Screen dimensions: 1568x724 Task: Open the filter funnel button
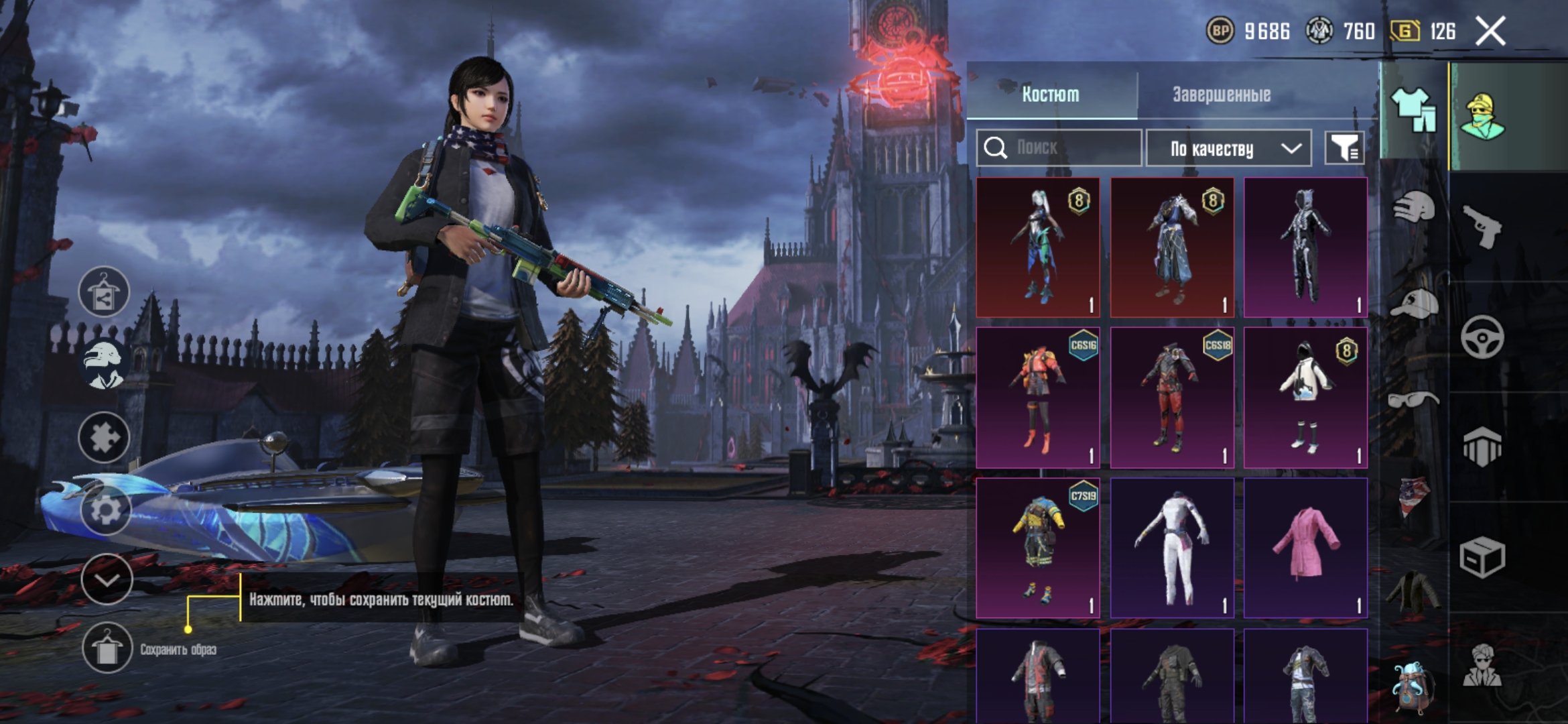(x=1344, y=148)
